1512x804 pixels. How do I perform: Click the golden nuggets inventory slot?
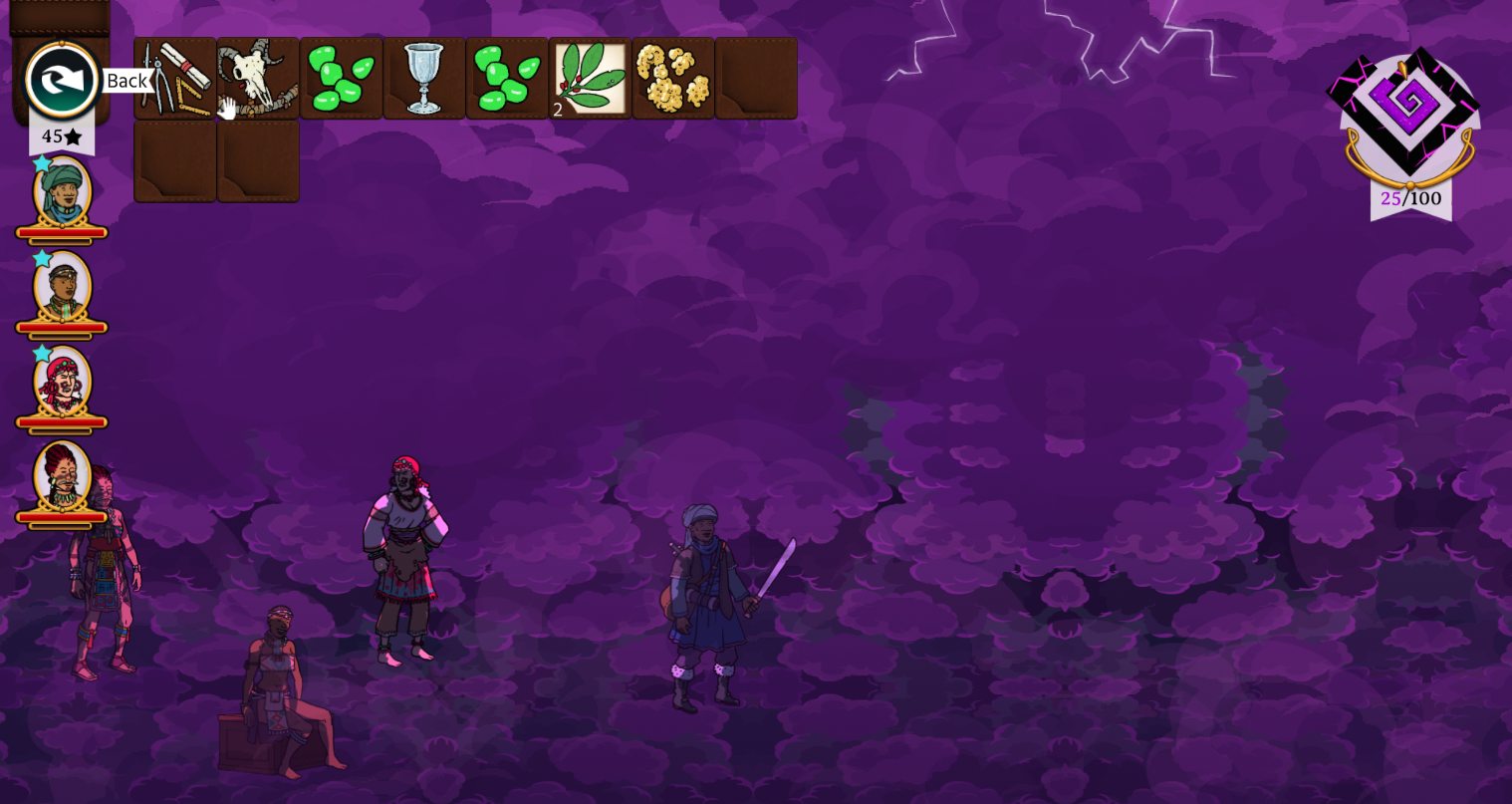pyautogui.click(x=673, y=78)
